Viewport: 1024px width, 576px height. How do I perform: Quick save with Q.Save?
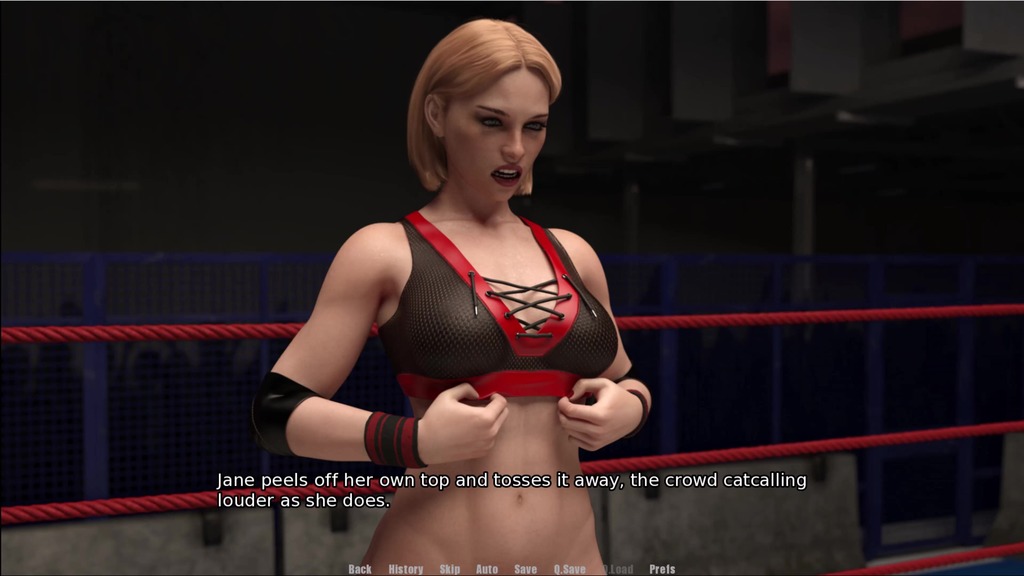point(570,569)
